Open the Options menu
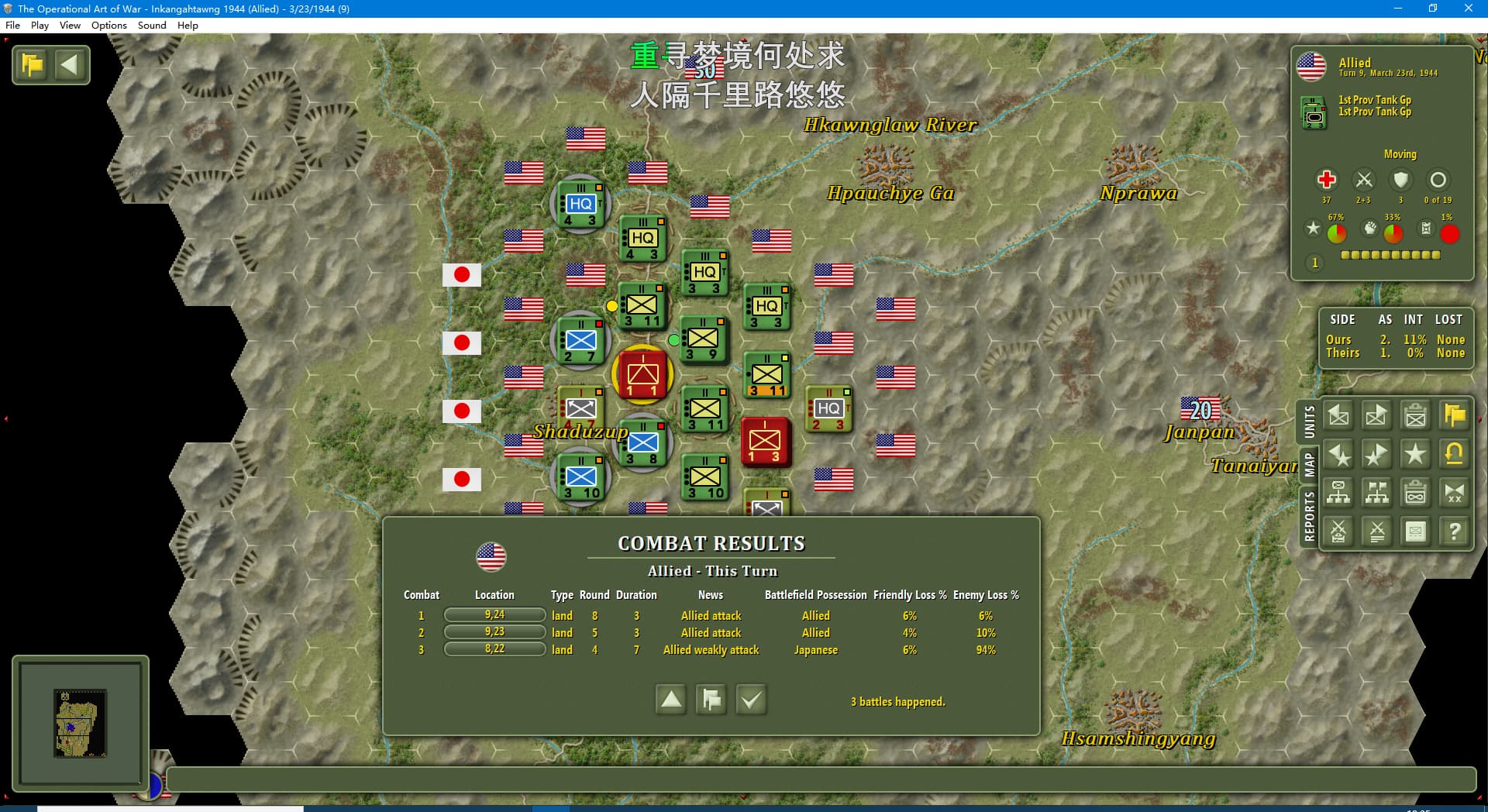 click(x=108, y=26)
